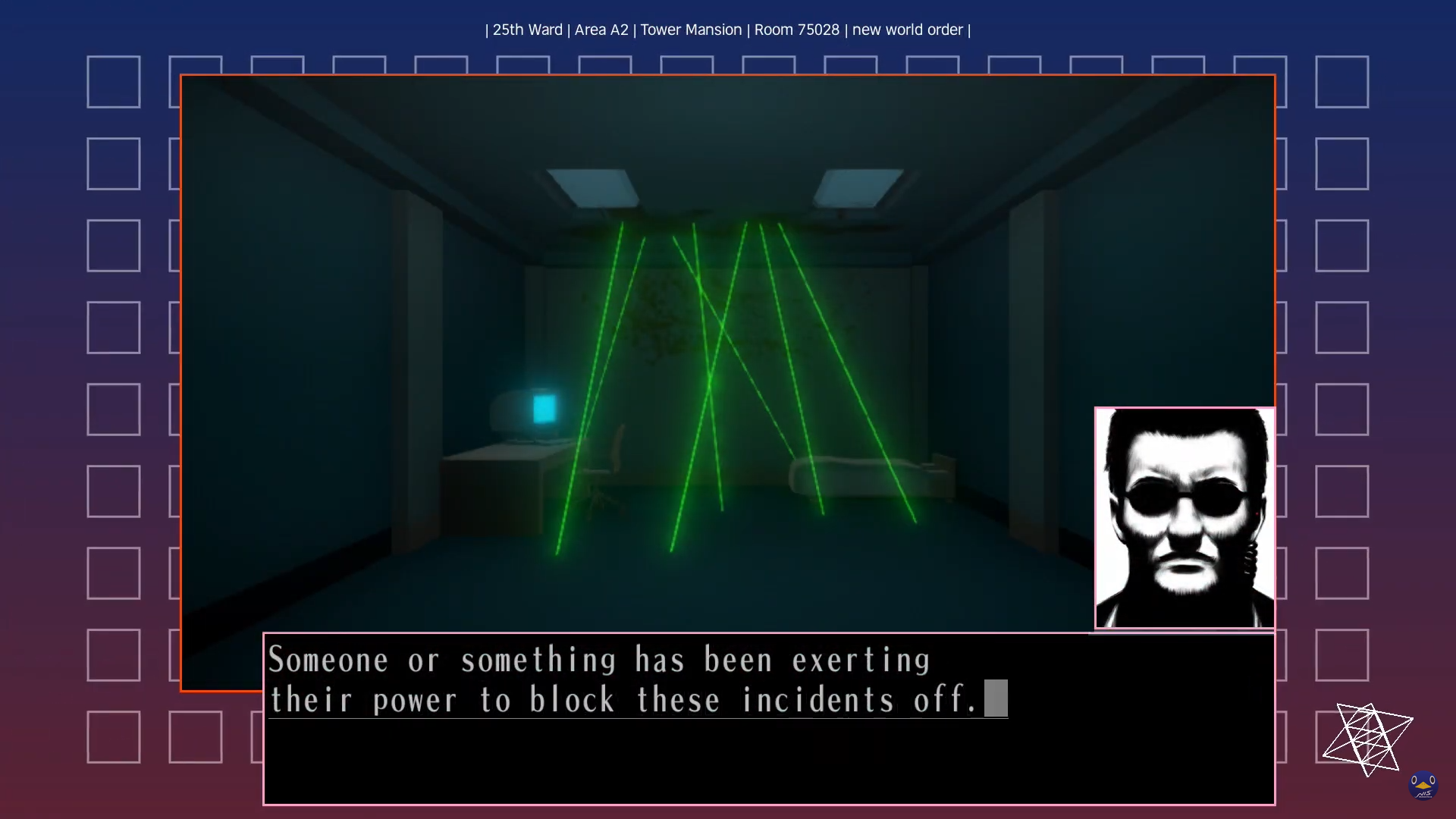Select the 'new world order' breadcrumb label
This screenshot has height=819, width=1456.
click(907, 30)
